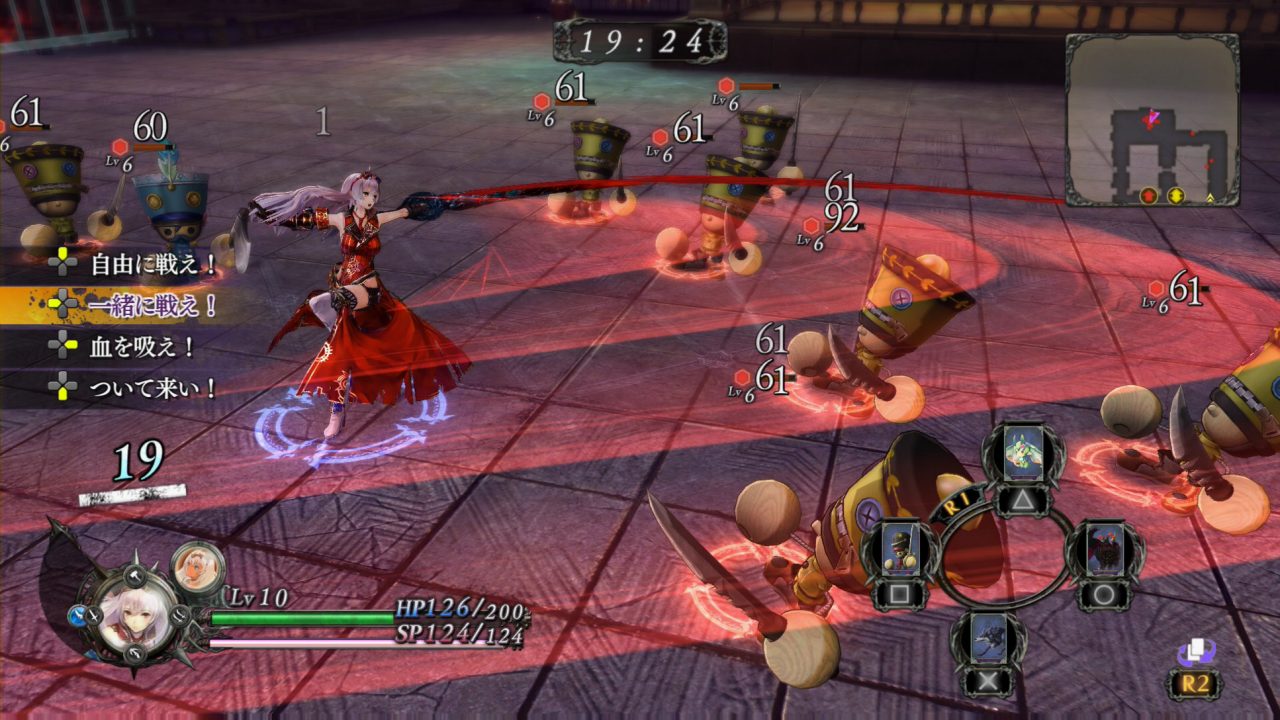Click the minimap in the top right corner

(1160, 110)
